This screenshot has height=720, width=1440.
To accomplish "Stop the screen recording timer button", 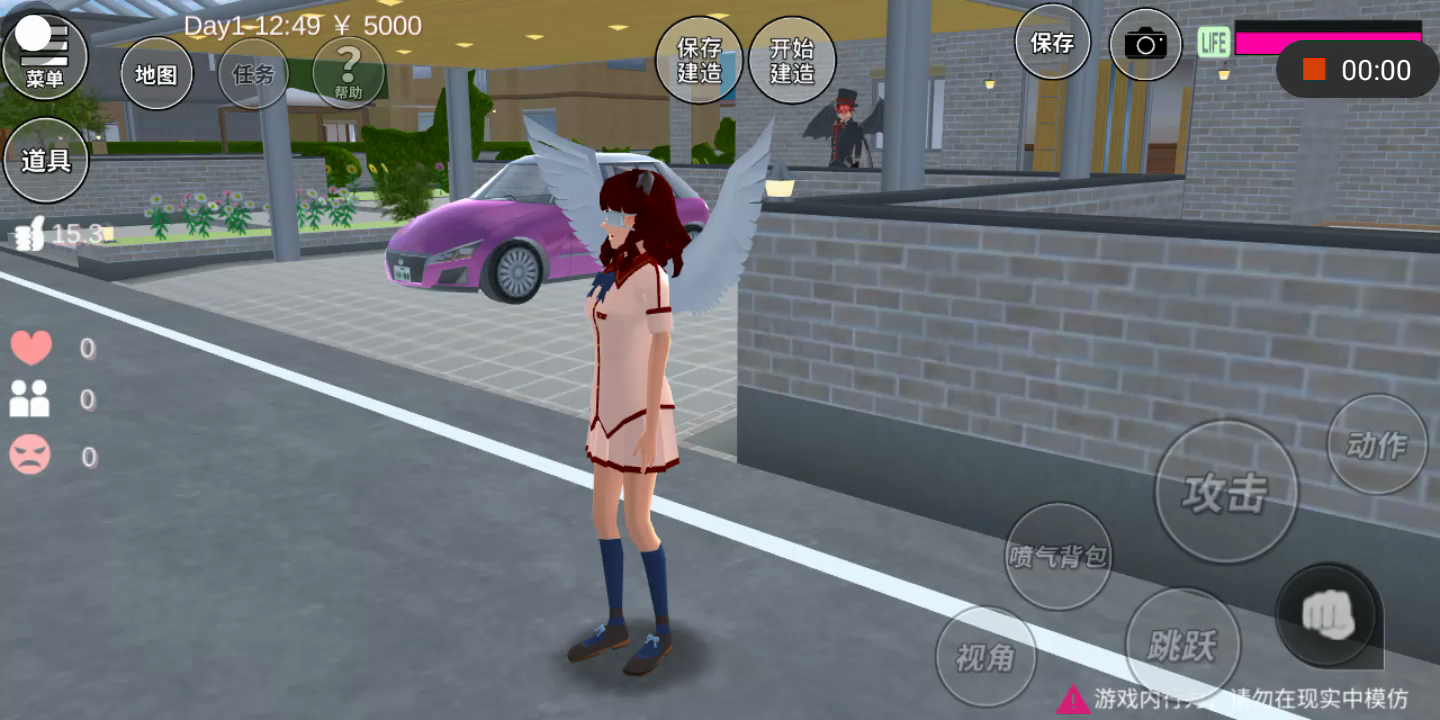I will 1314,69.
